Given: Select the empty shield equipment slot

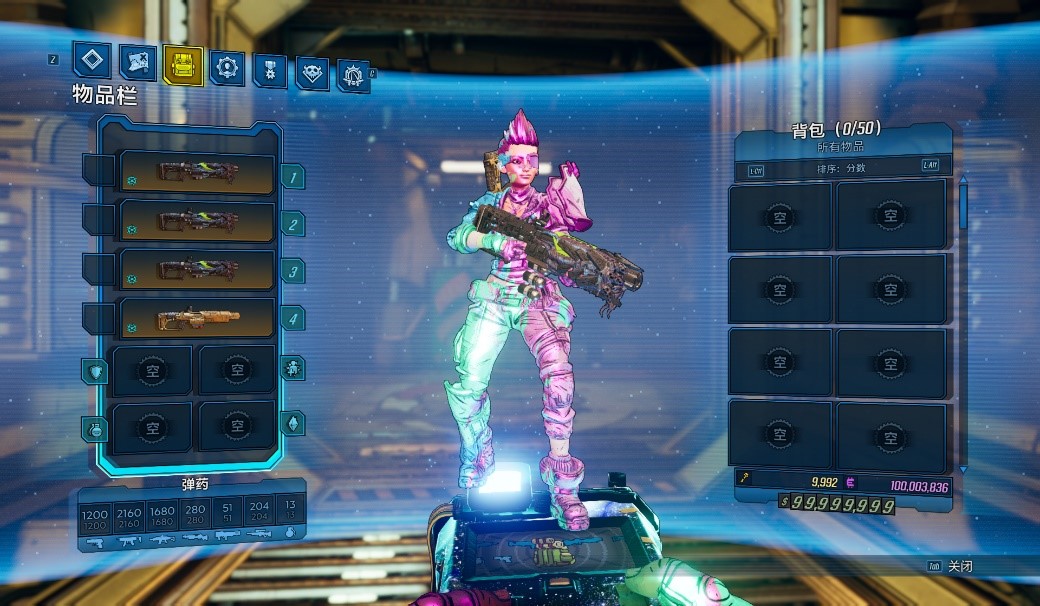Looking at the screenshot, I should pos(152,371).
